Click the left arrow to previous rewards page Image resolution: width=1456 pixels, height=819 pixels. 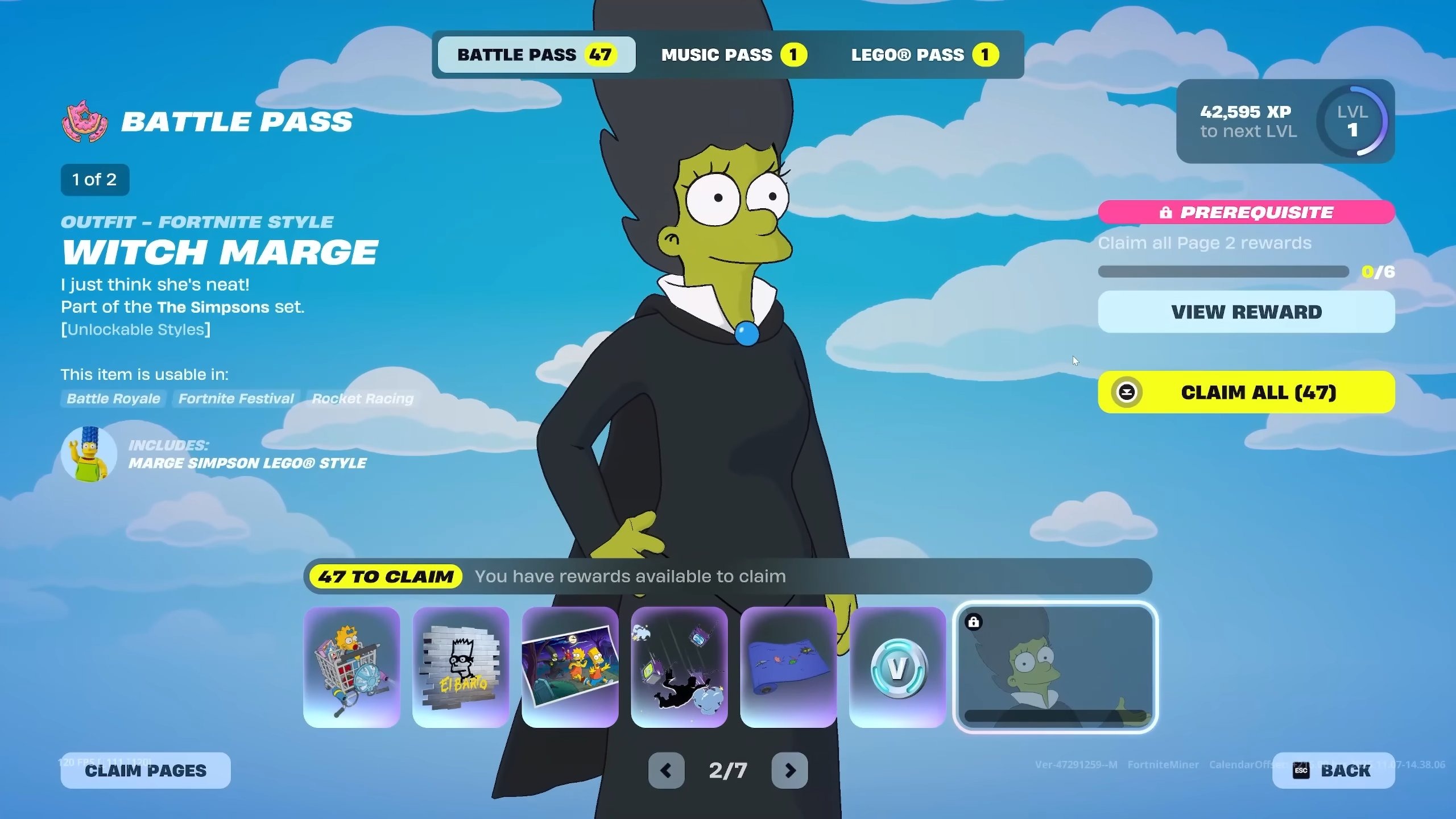667,771
